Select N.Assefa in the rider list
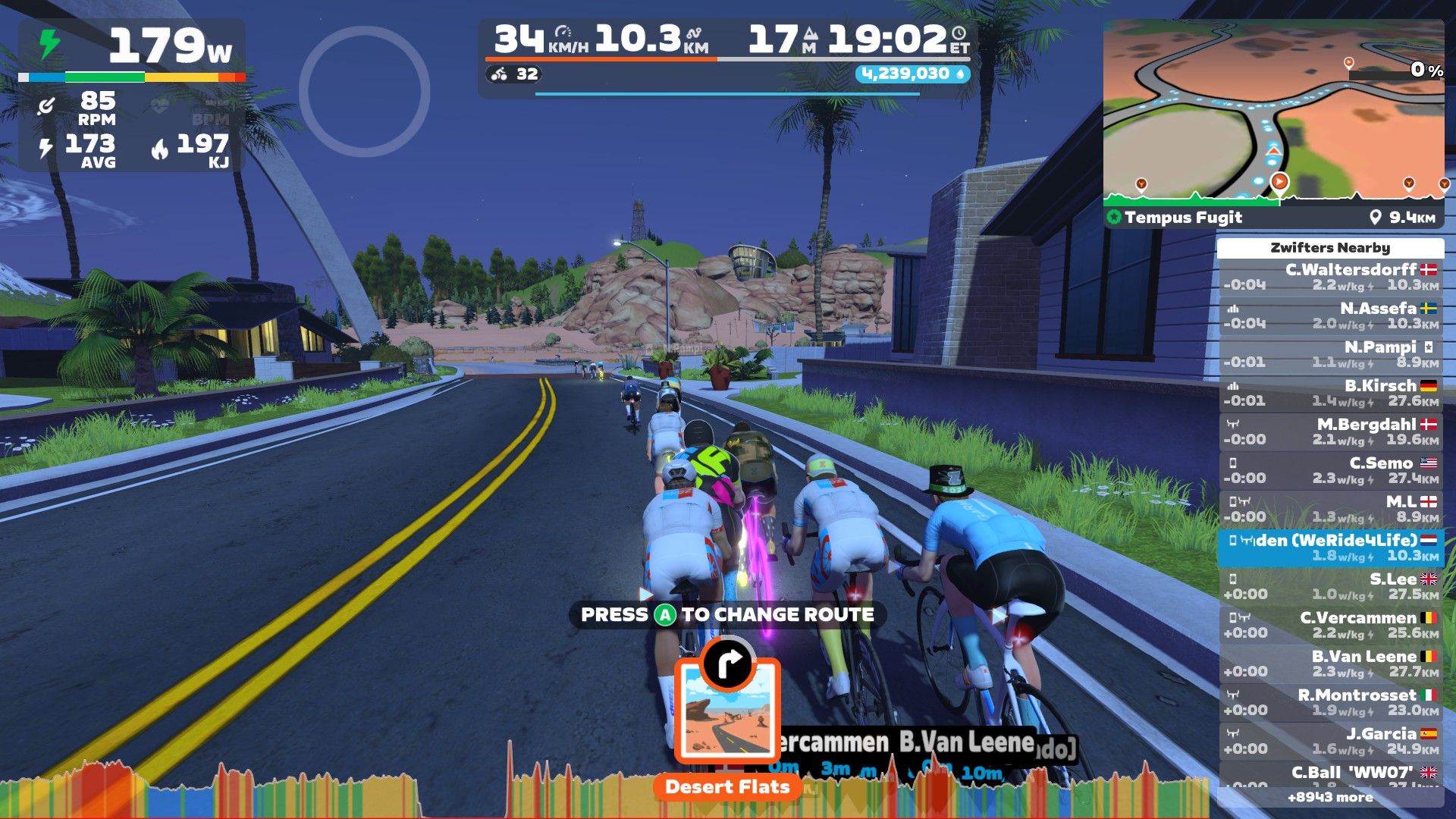The height and width of the screenshot is (819, 1456). coord(1330,315)
